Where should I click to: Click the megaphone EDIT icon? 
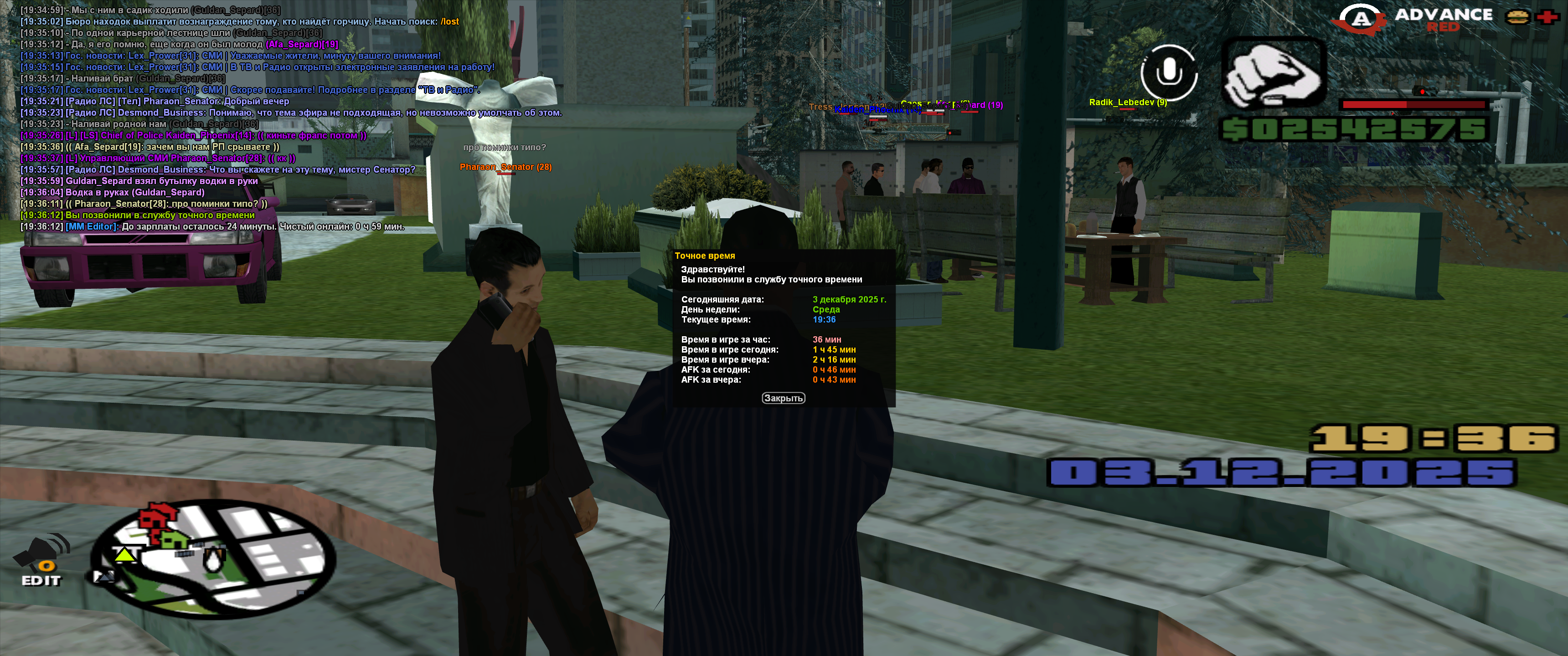point(42,560)
